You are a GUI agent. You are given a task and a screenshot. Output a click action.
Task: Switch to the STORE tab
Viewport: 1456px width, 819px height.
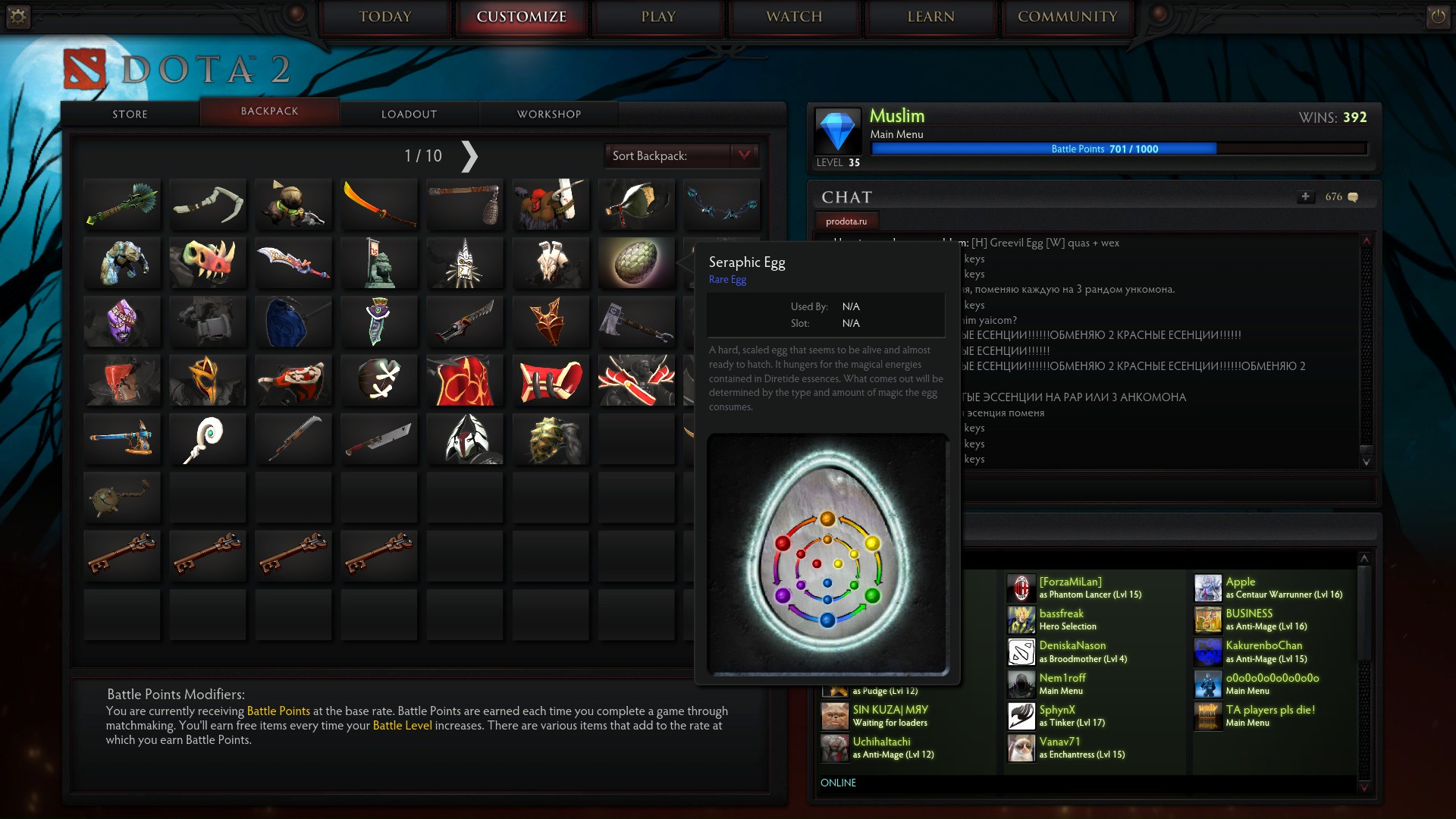pos(130,114)
